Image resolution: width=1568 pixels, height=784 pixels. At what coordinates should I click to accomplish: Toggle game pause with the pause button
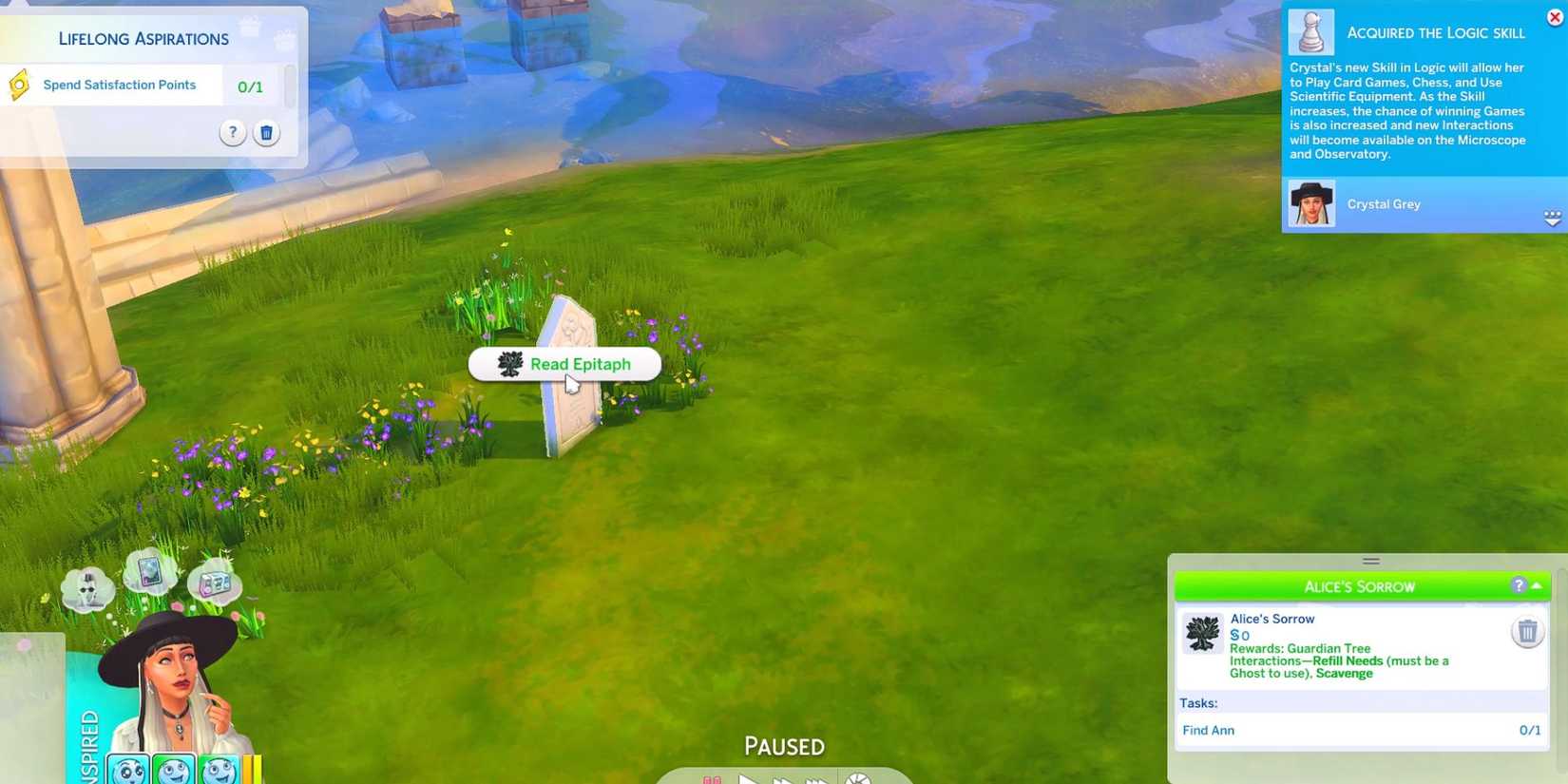(711, 780)
